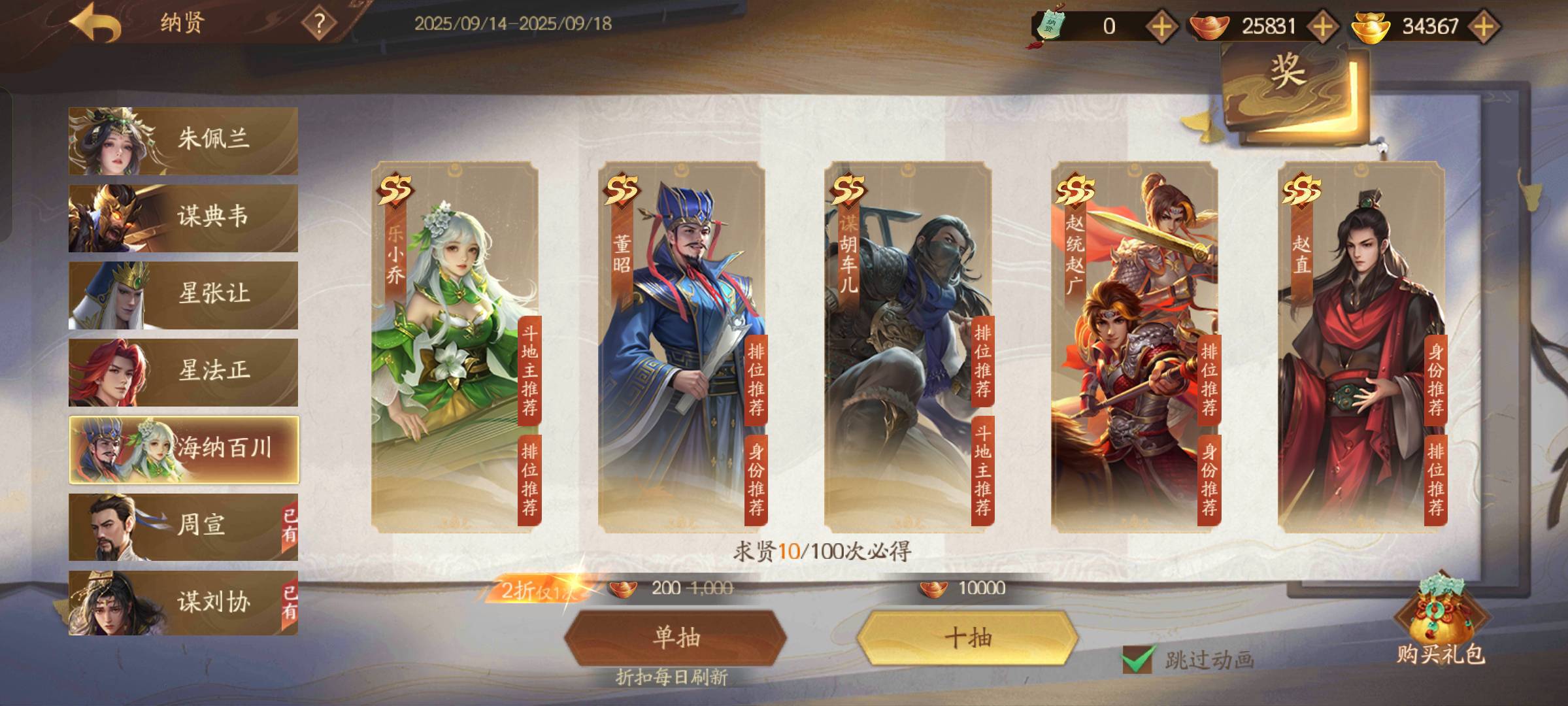The image size is (1568, 706).
Task: Open the 谋刘协 banner tab
Action: 183,603
